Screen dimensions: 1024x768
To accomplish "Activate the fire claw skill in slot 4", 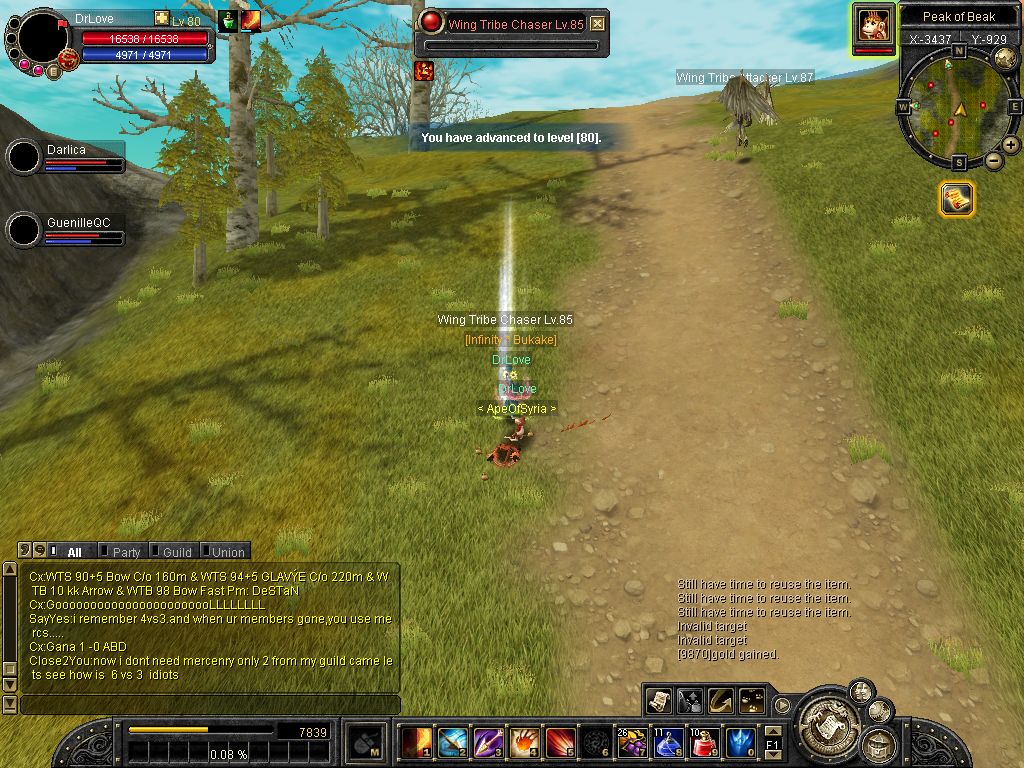I will (x=524, y=742).
